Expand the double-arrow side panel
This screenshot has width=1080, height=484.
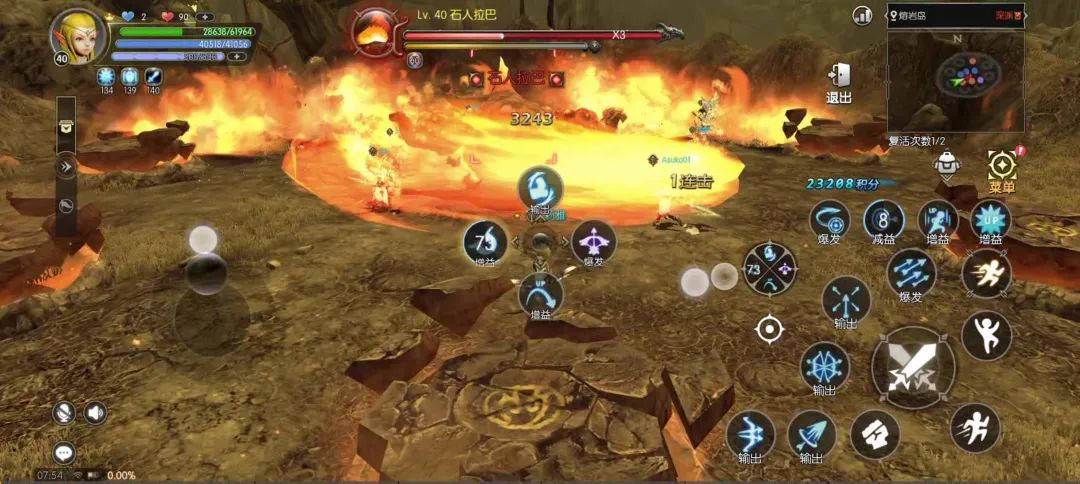click(66, 167)
